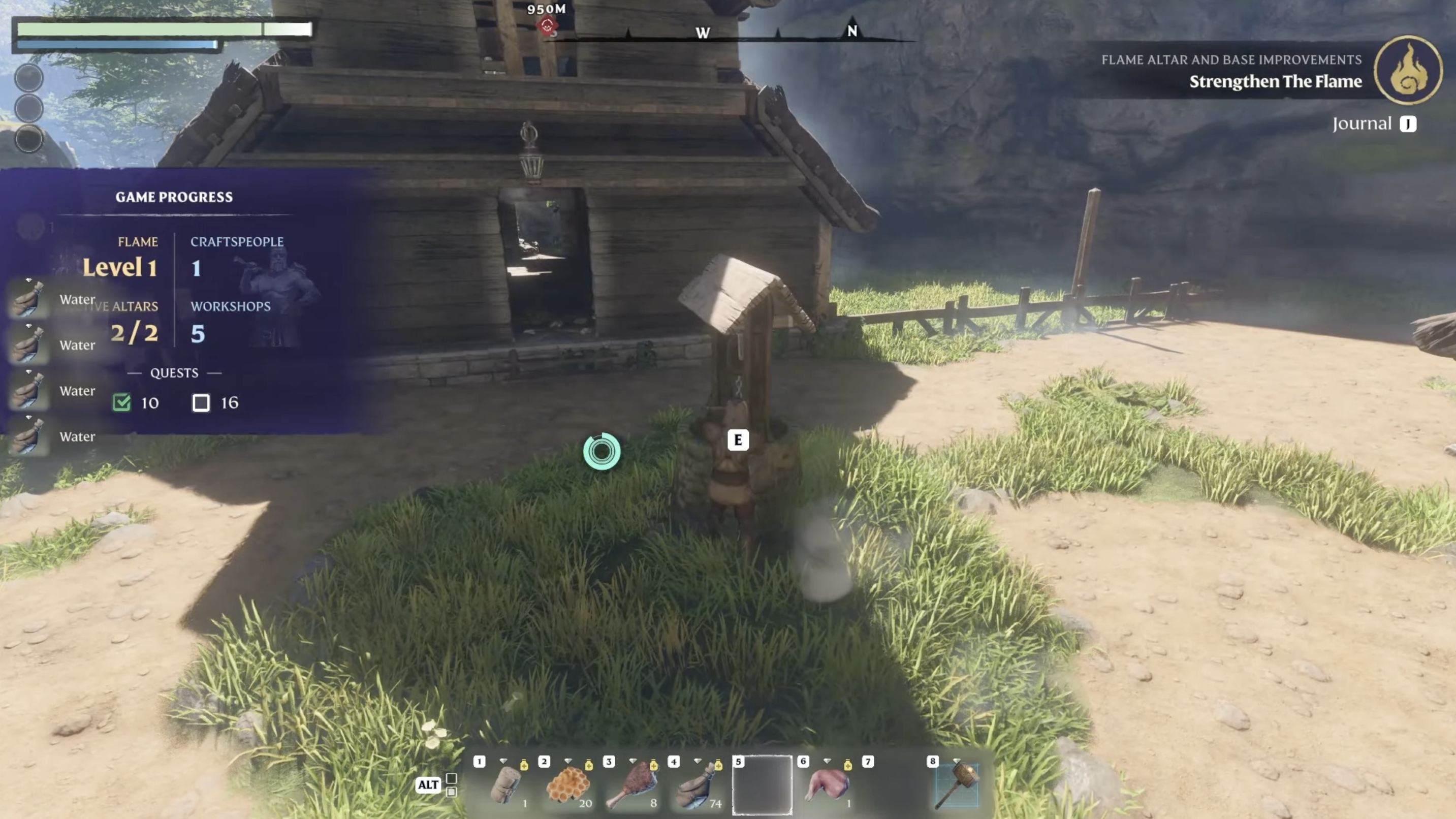Uncheck the completed quests checkbox showing 10

[x=121, y=402]
